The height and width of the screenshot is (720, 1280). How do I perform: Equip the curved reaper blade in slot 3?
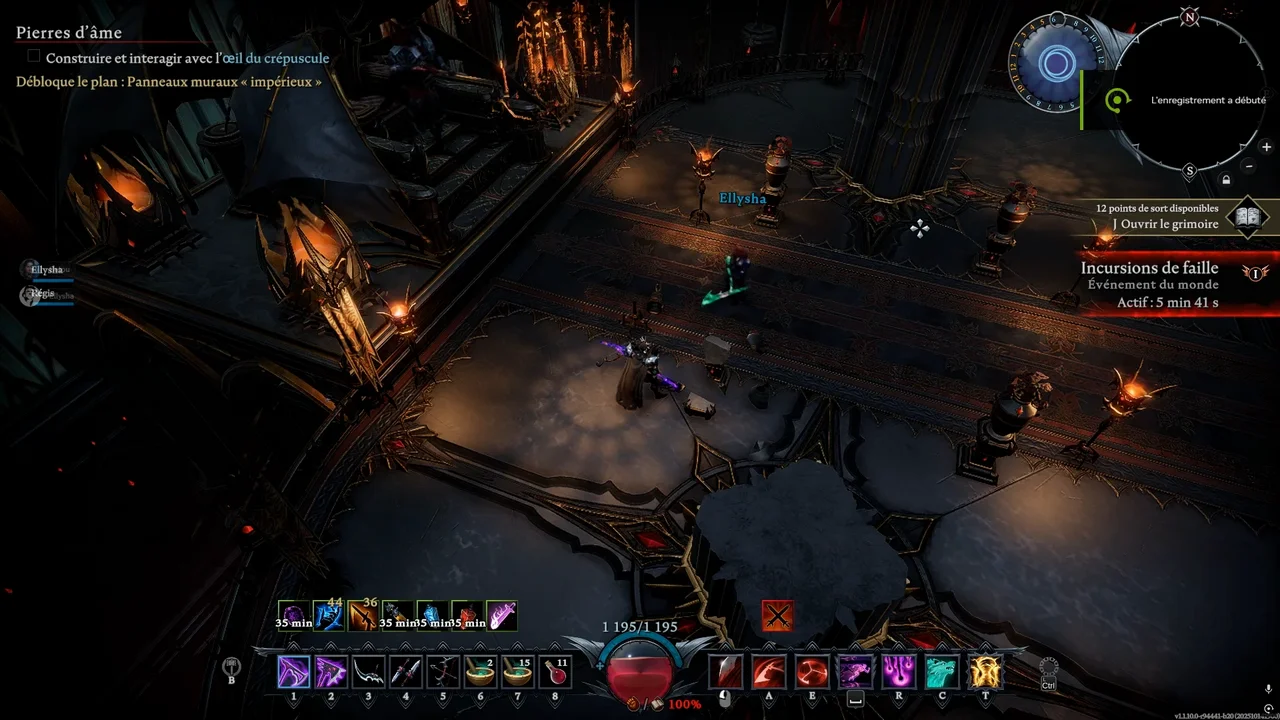[368, 672]
